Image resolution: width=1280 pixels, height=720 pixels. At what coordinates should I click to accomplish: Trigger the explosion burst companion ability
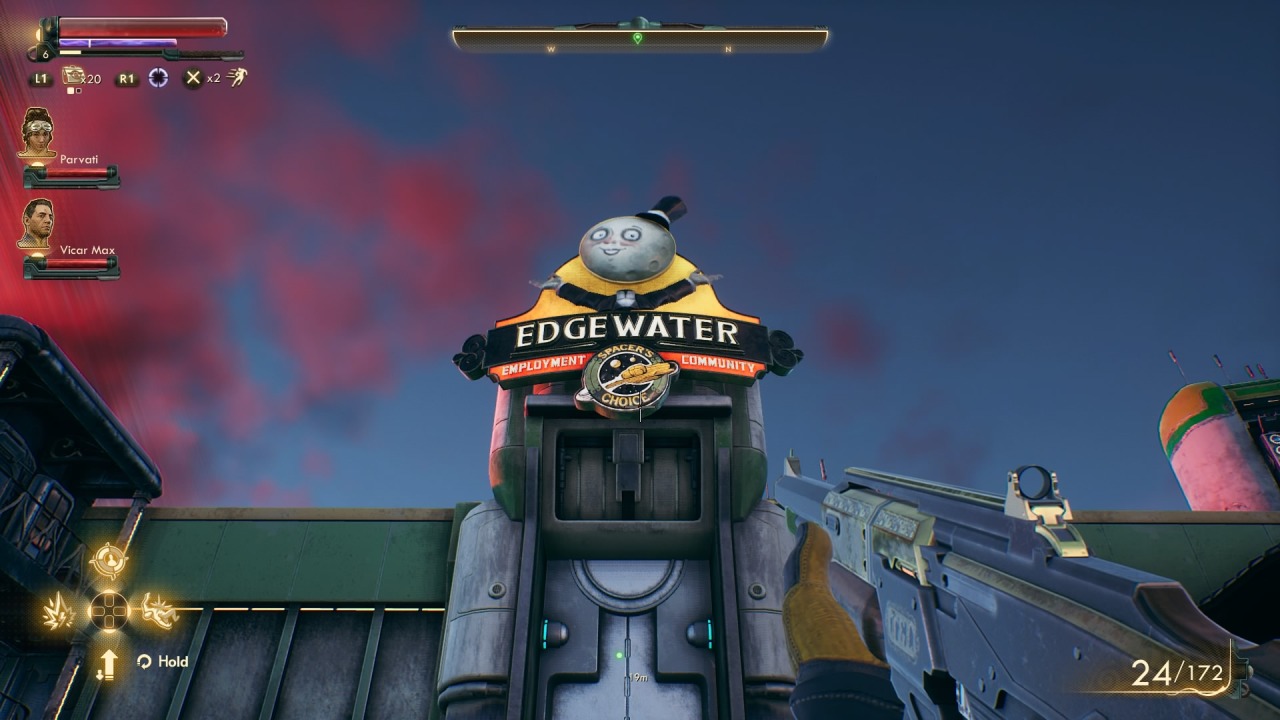pyautogui.click(x=60, y=611)
